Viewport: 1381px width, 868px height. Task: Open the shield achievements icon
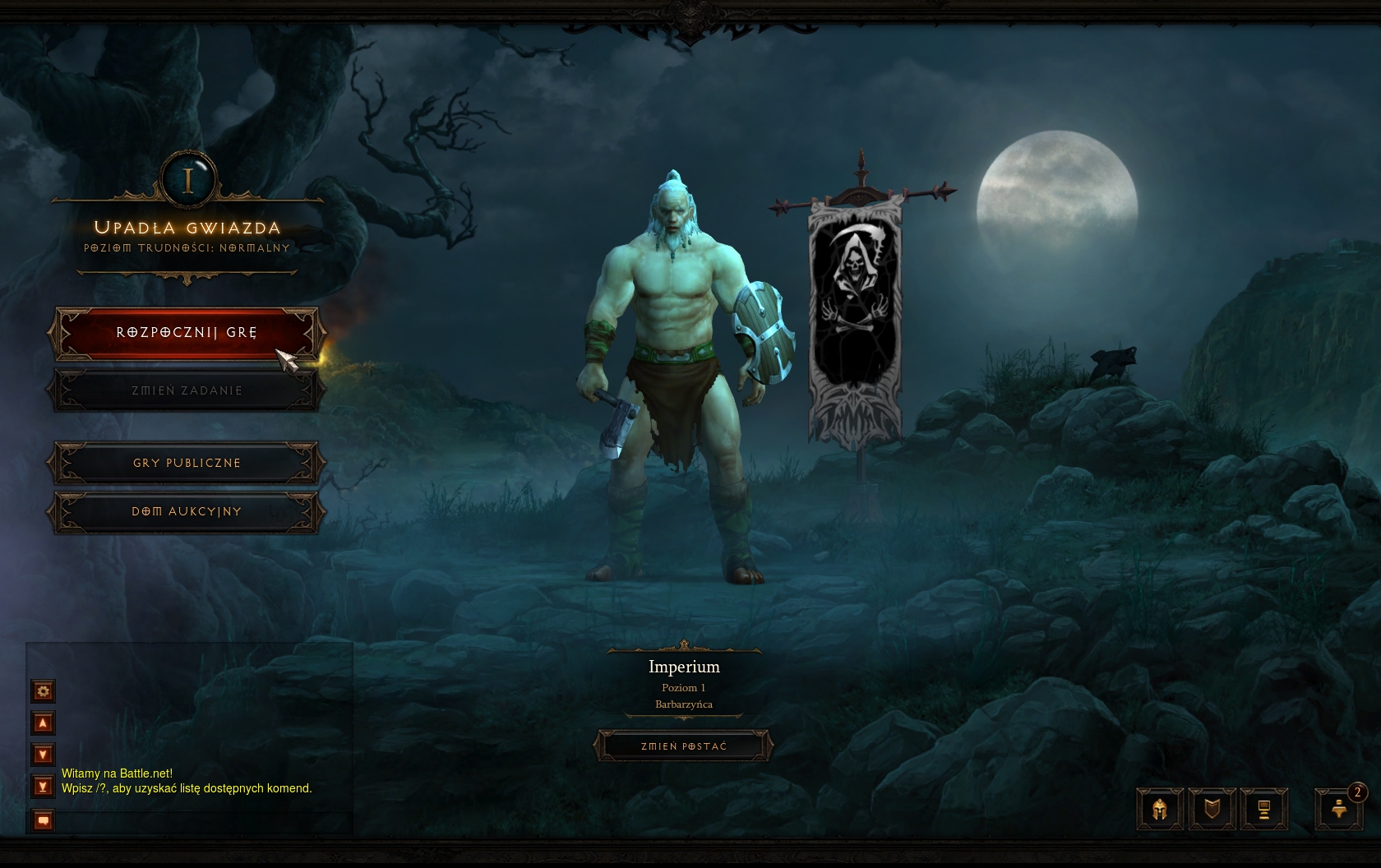pos(1212,810)
